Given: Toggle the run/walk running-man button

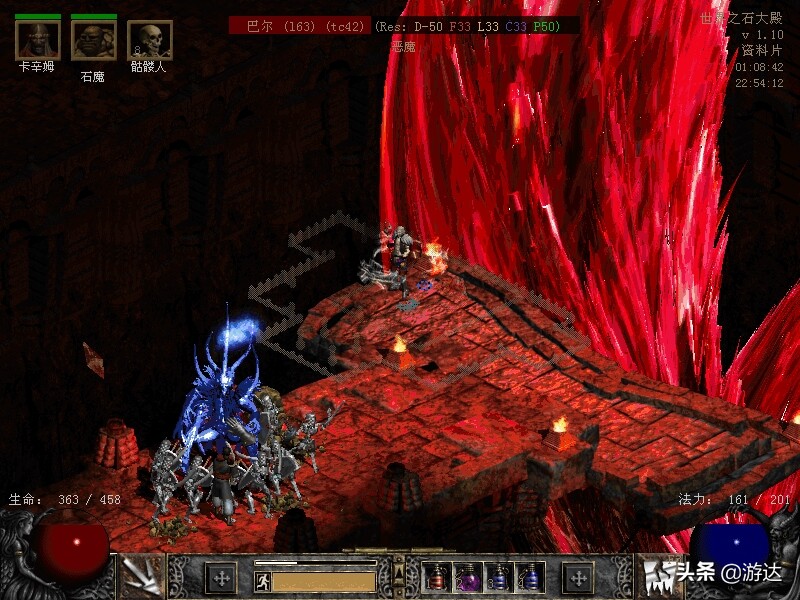Looking at the screenshot, I should pos(263,581).
